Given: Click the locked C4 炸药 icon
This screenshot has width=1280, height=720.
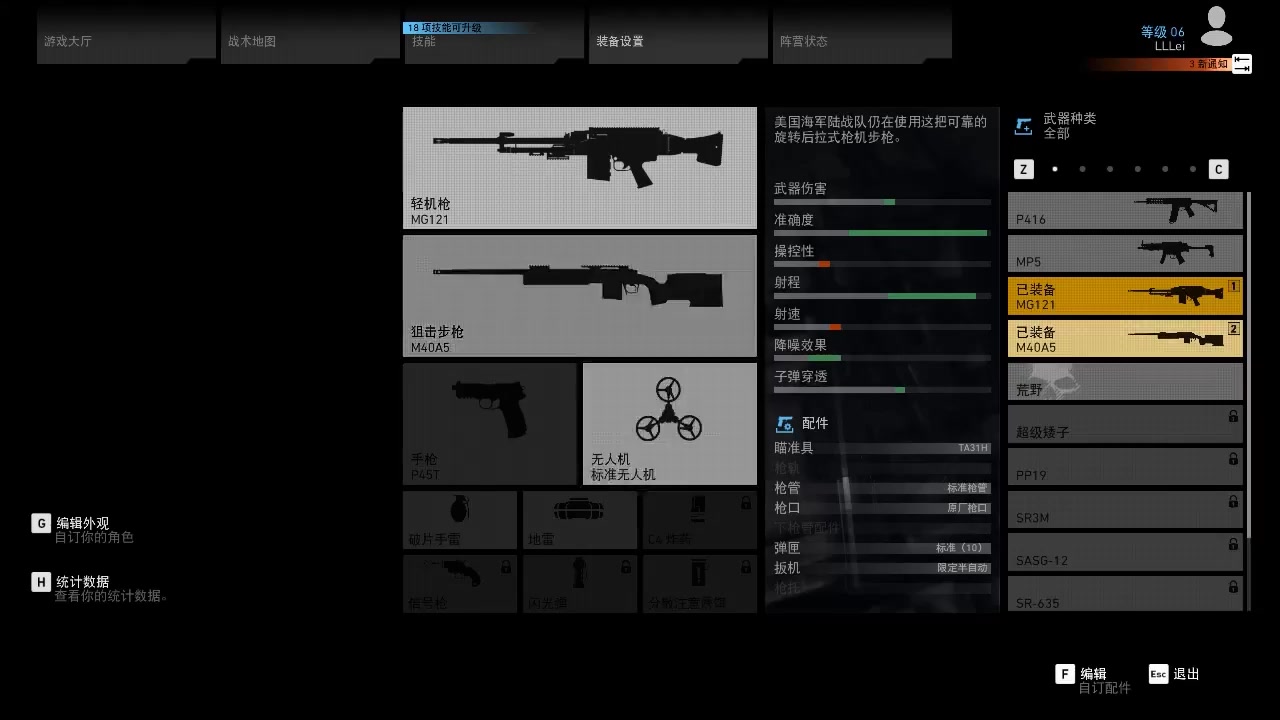Looking at the screenshot, I should [699, 520].
